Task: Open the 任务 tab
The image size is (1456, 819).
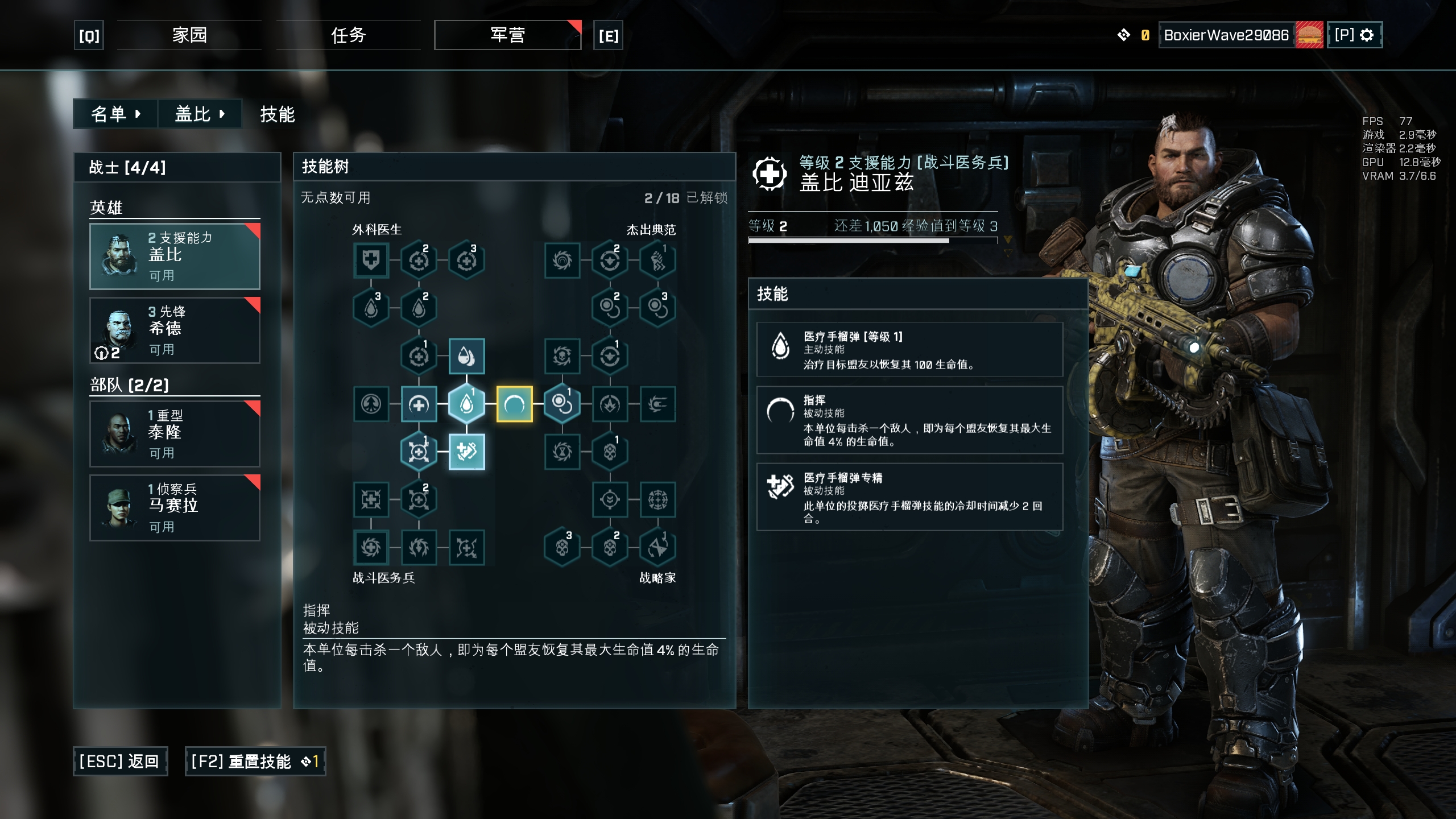Action: click(x=349, y=35)
